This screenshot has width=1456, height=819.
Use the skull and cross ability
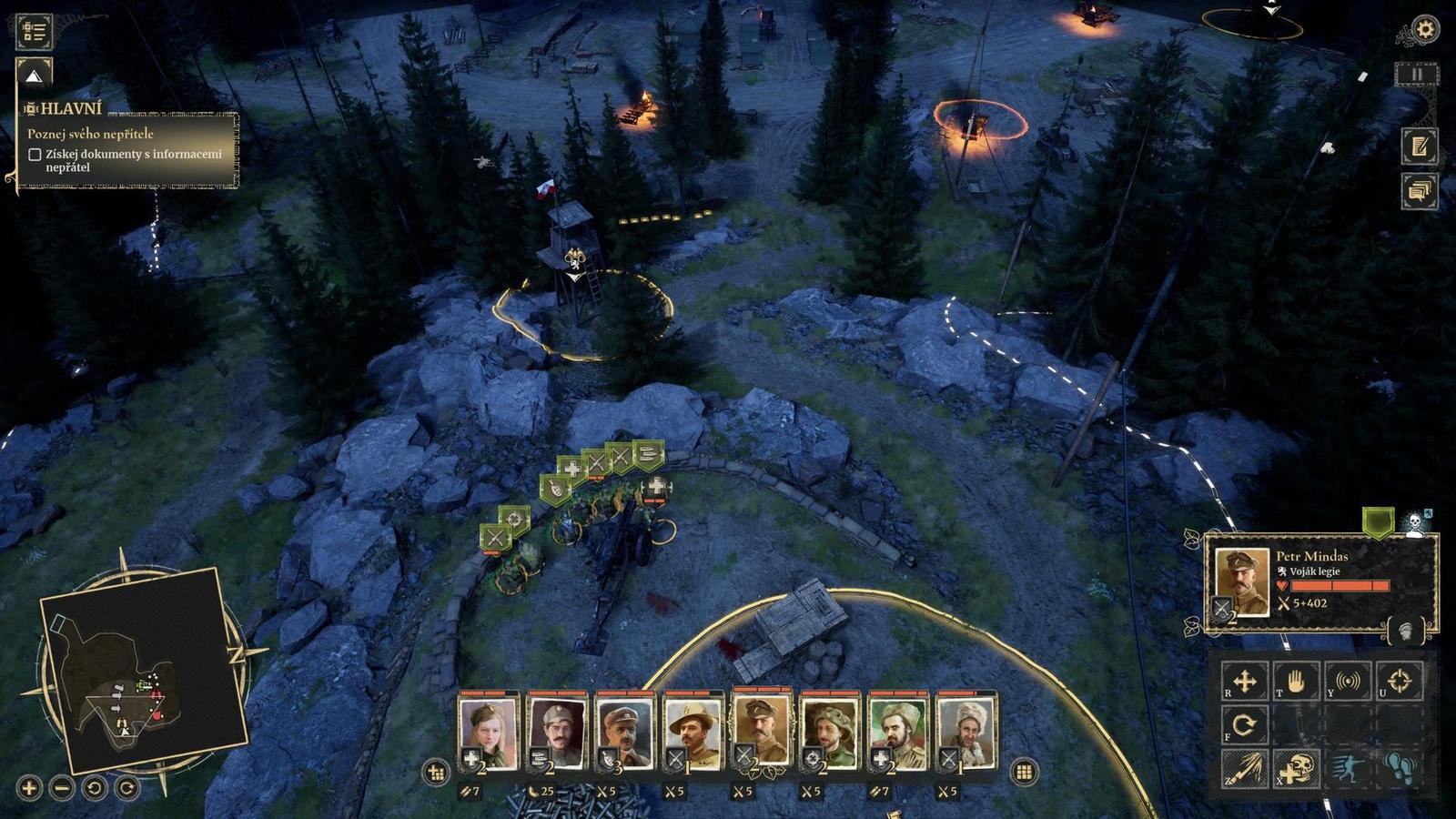(x=1296, y=769)
